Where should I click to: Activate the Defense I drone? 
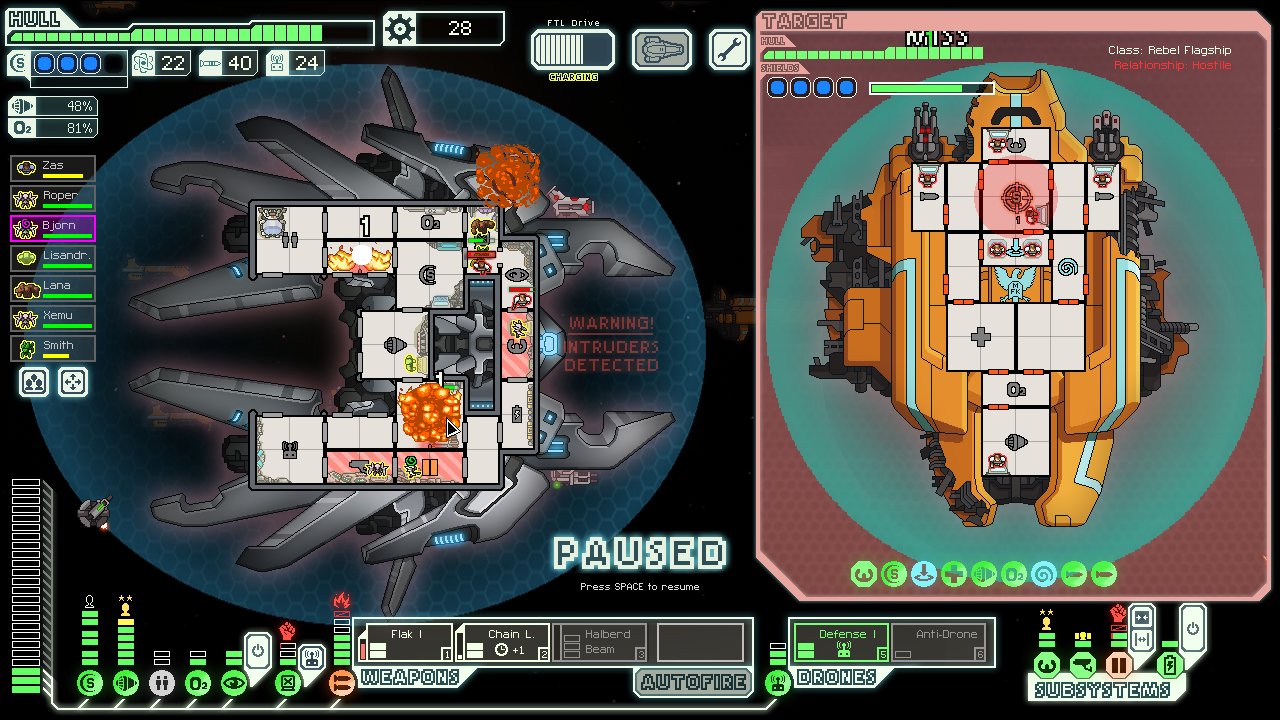(x=841, y=641)
